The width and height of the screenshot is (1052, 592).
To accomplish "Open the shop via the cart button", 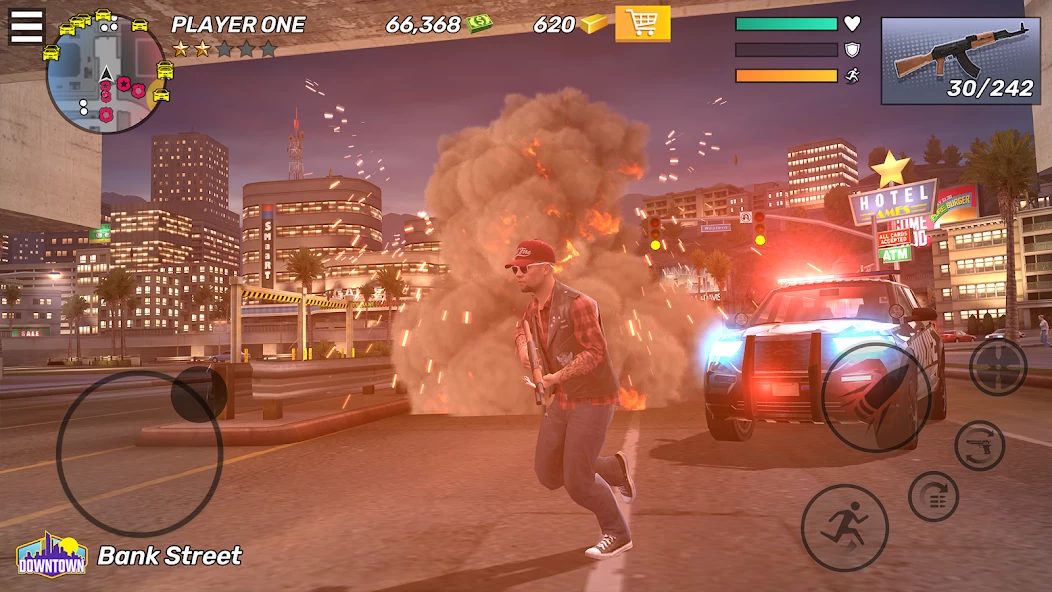I will point(642,23).
